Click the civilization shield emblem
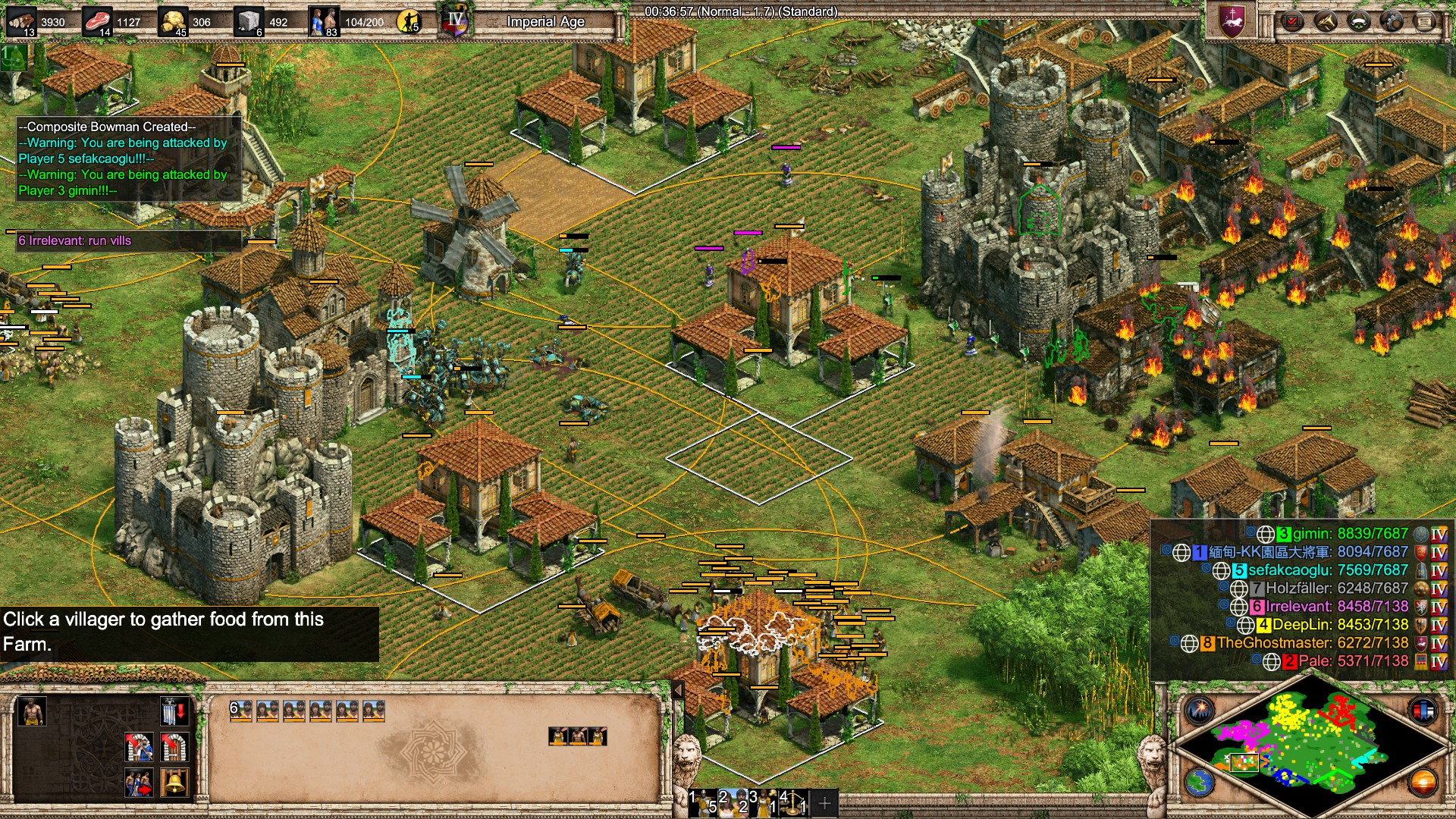The height and width of the screenshot is (819, 1456). click(1232, 20)
